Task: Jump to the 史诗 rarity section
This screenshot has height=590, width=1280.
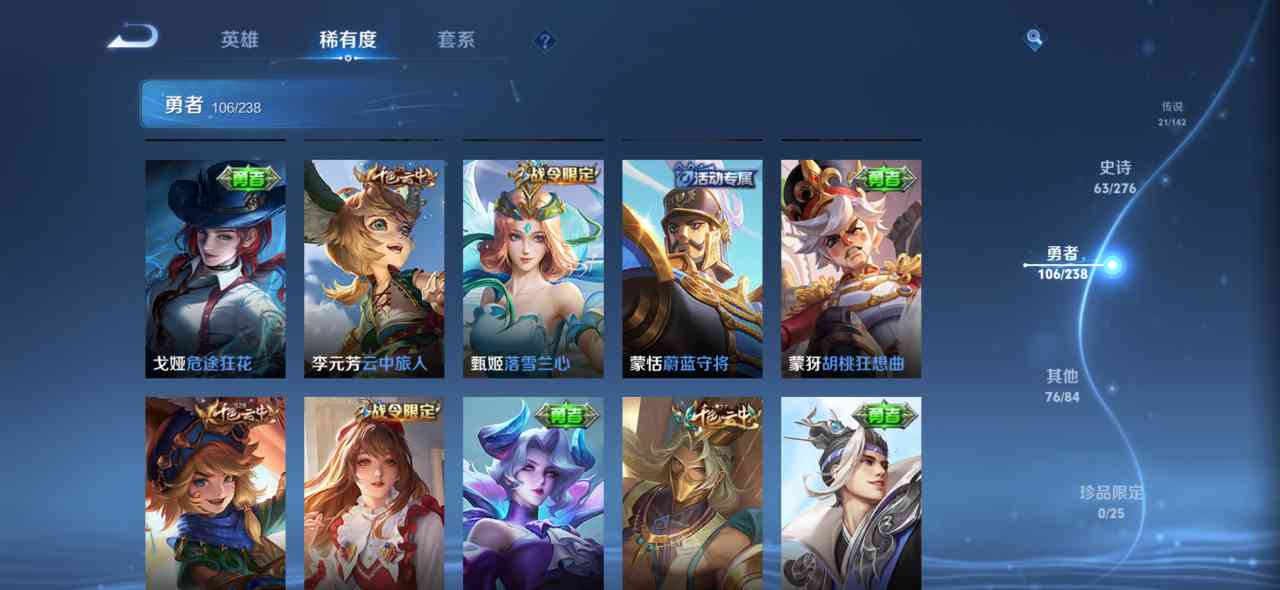Action: click(x=1116, y=176)
